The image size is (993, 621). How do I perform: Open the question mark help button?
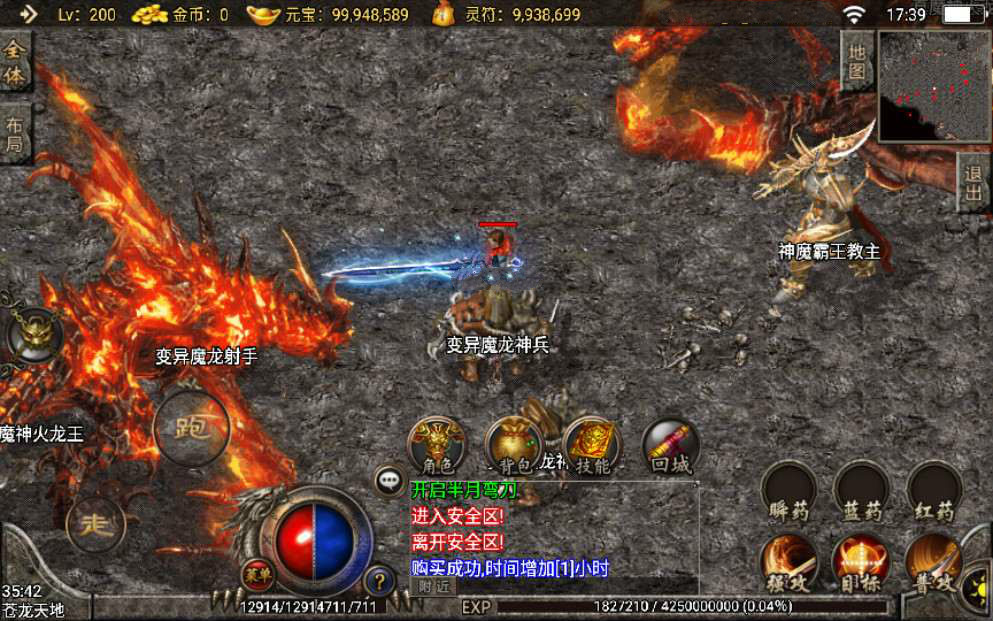tap(379, 579)
